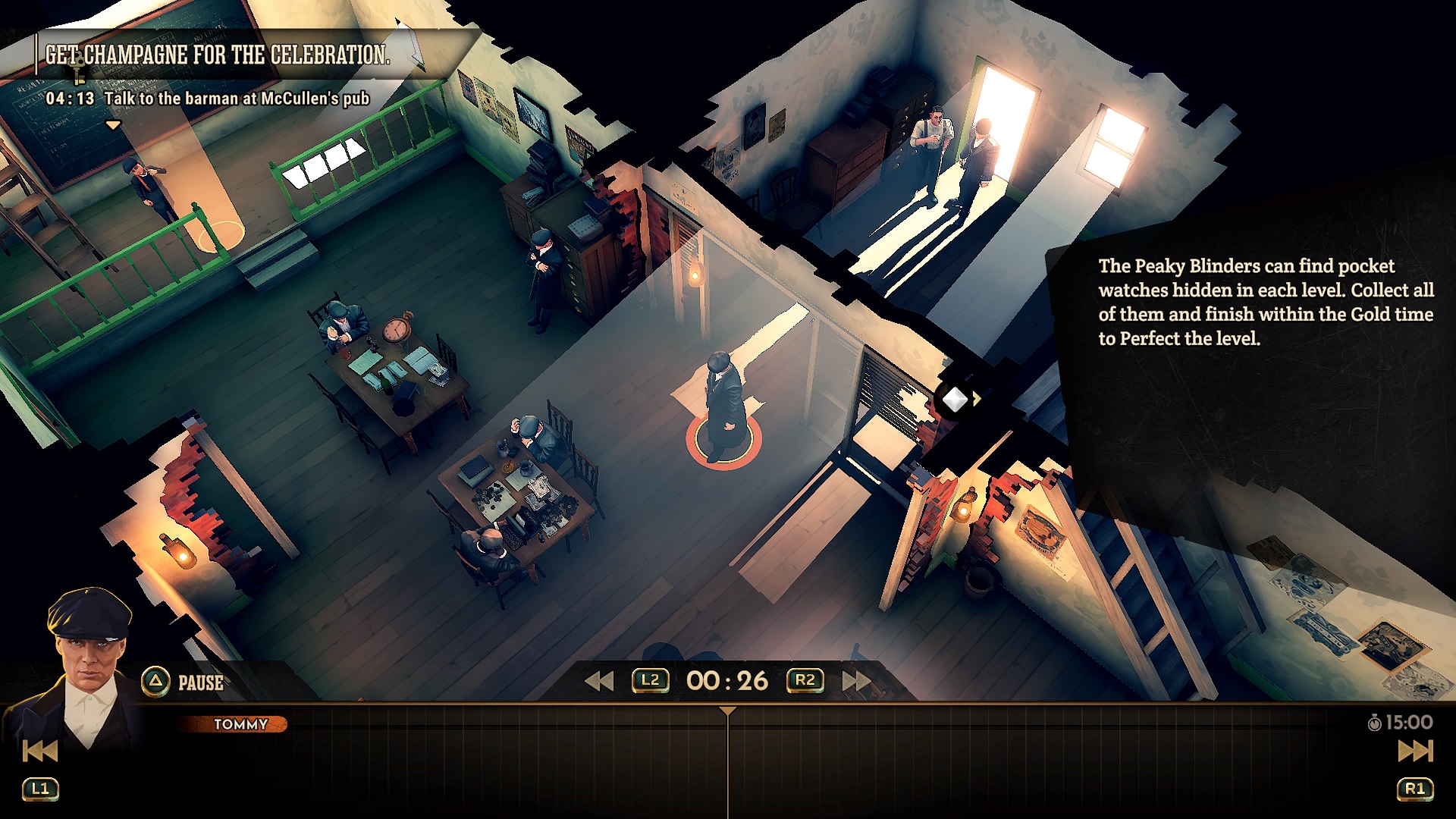Click the timeline playhead marker
The width and height of the screenshot is (1456, 819).
(728, 711)
